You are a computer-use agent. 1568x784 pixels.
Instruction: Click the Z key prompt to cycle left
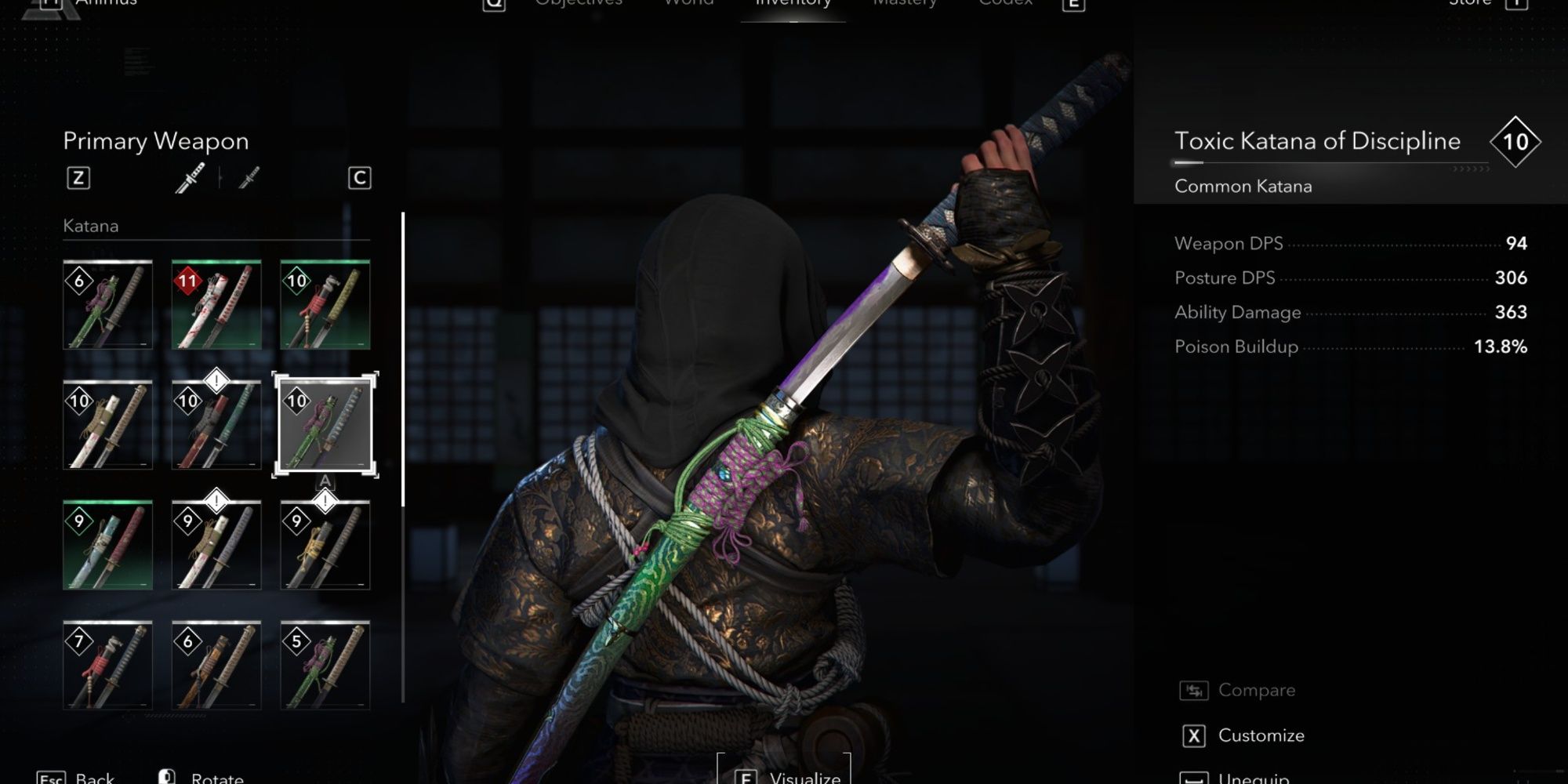pyautogui.click(x=79, y=177)
